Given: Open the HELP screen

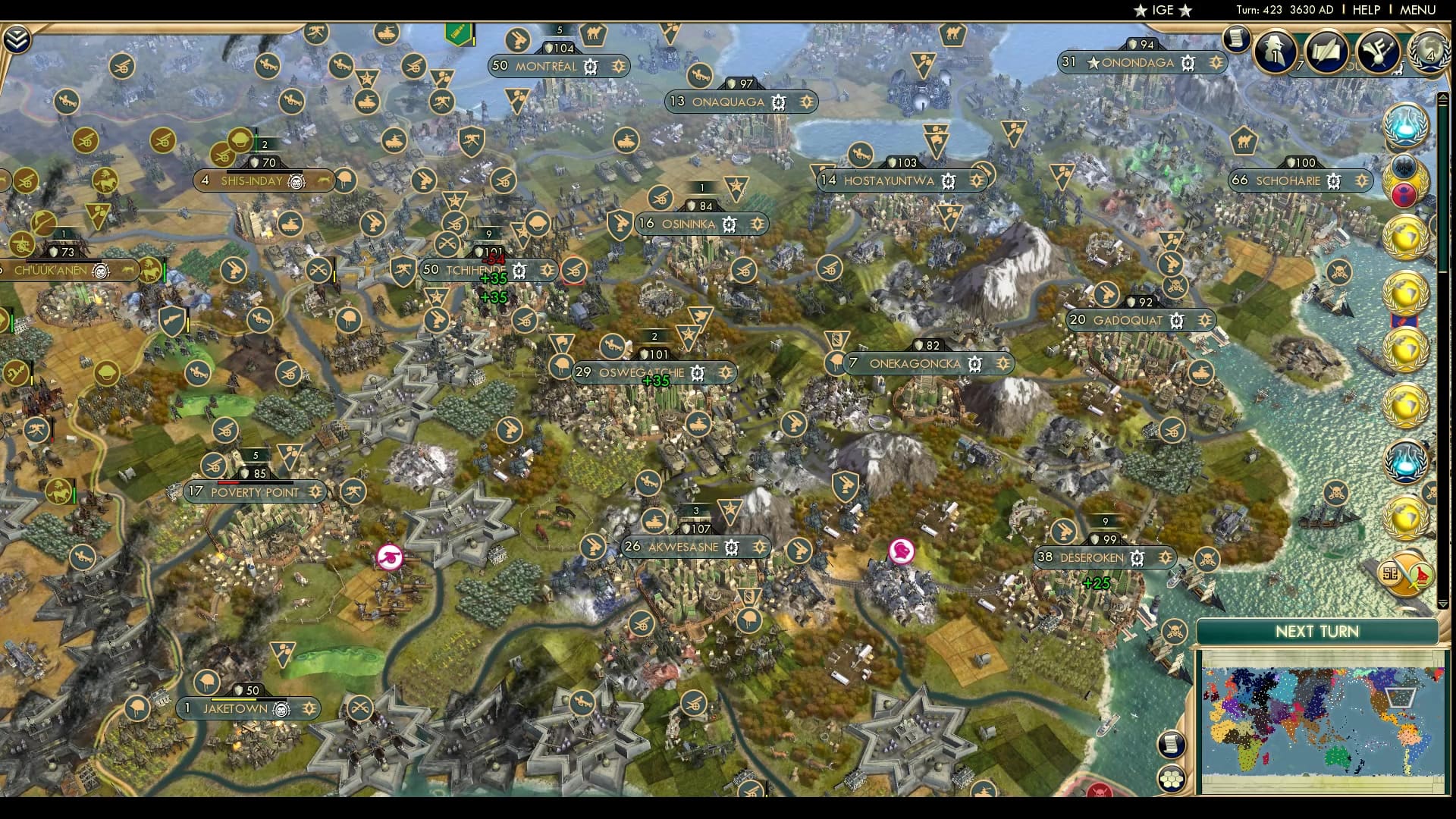Looking at the screenshot, I should (1366, 10).
